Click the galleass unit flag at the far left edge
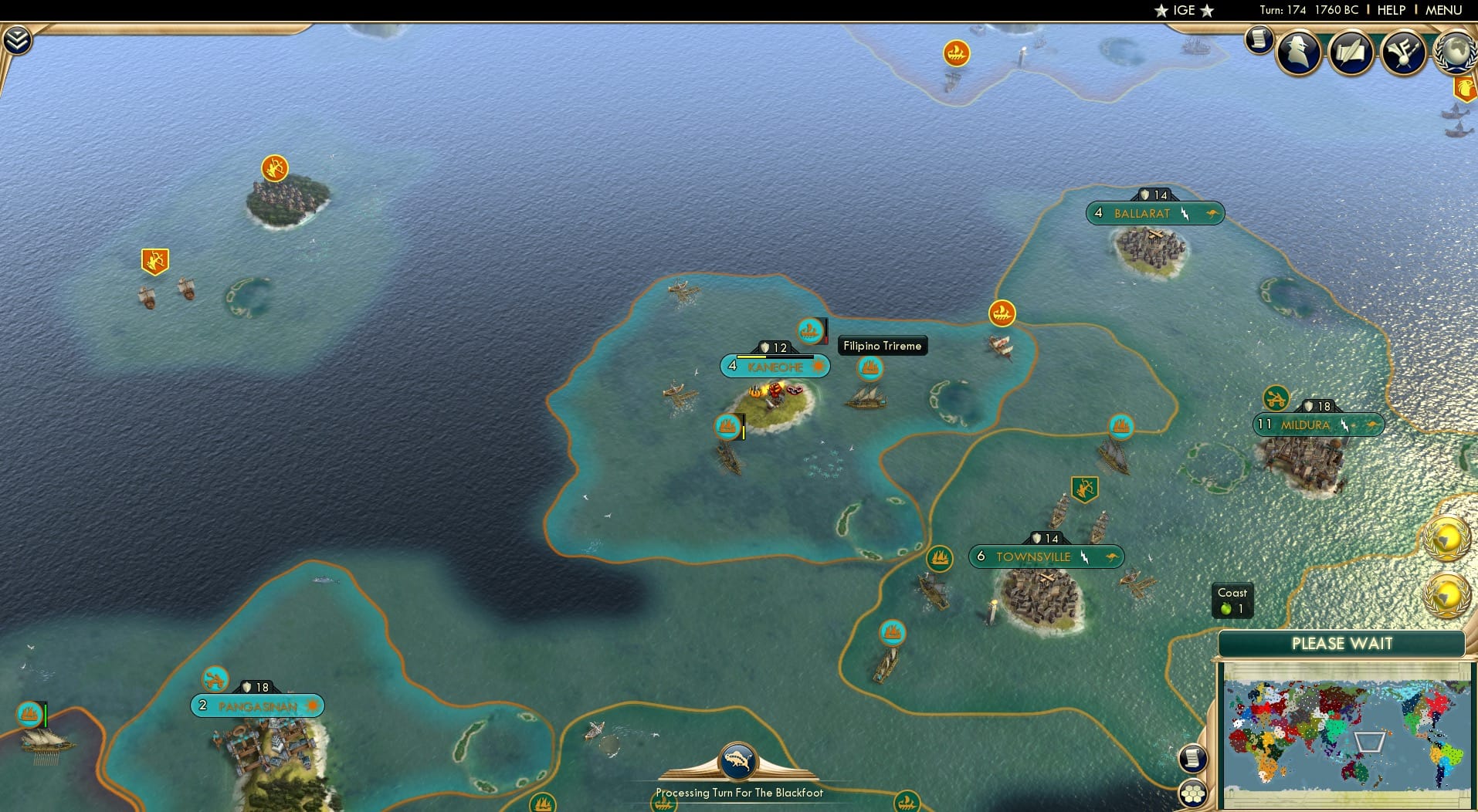 [29, 714]
